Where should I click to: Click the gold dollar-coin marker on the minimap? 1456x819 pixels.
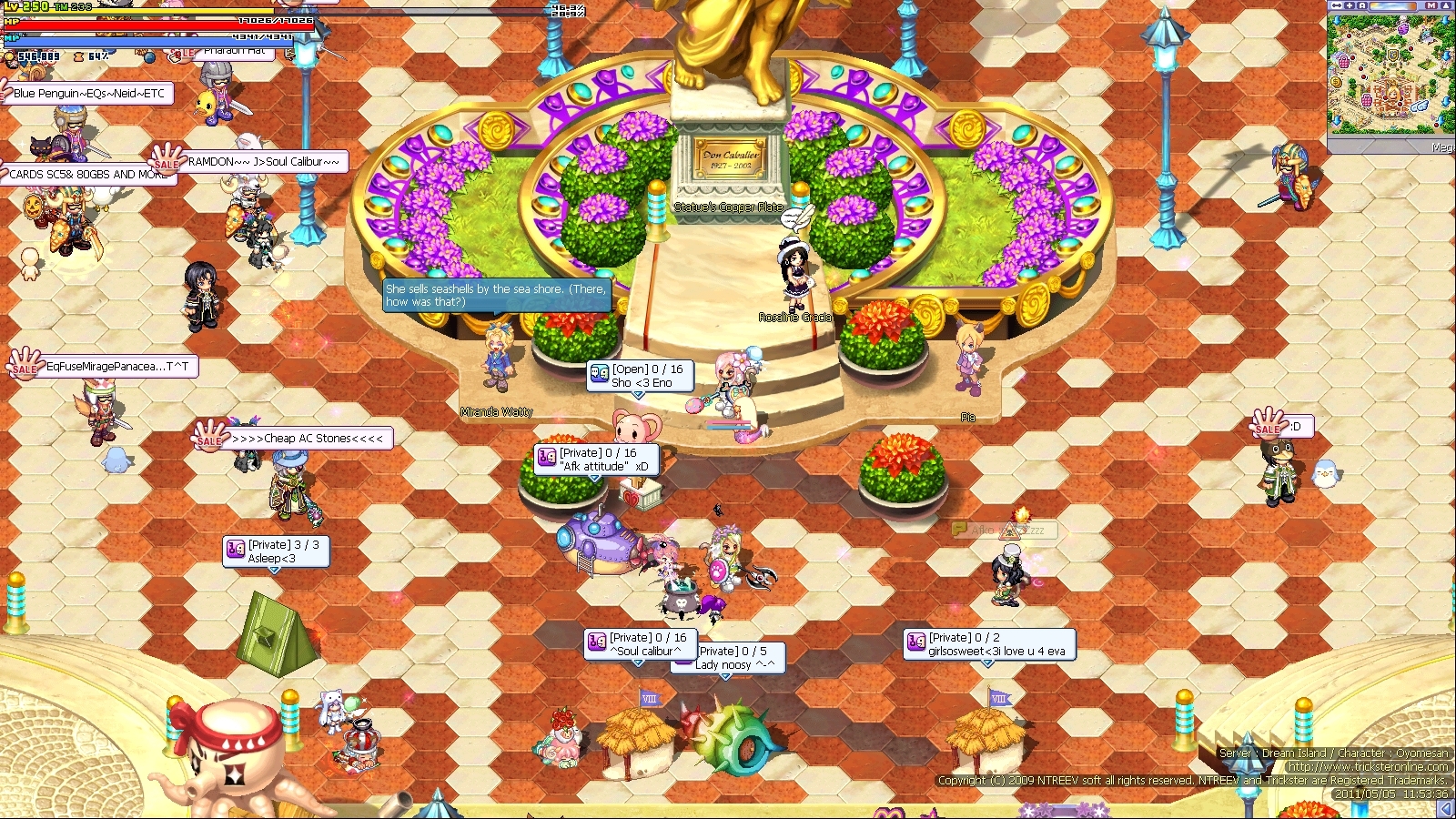[x=1335, y=81]
